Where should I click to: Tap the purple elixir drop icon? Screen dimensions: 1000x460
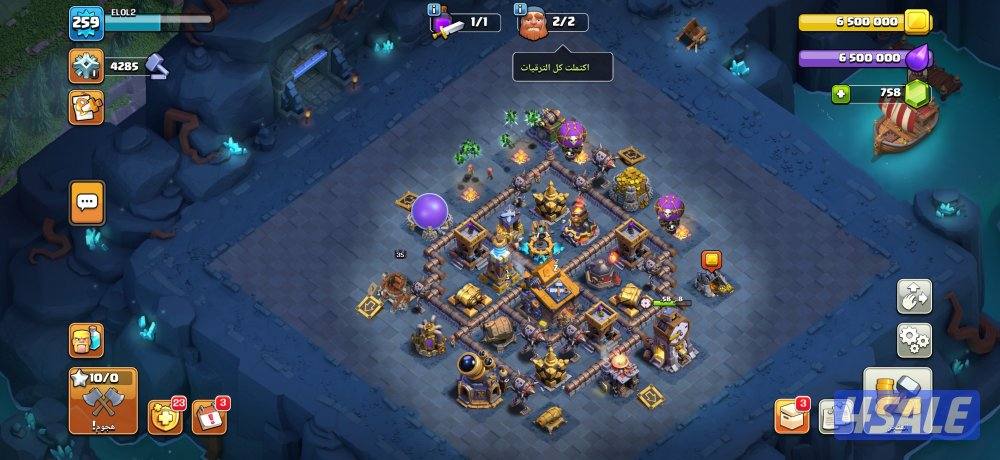(917, 58)
